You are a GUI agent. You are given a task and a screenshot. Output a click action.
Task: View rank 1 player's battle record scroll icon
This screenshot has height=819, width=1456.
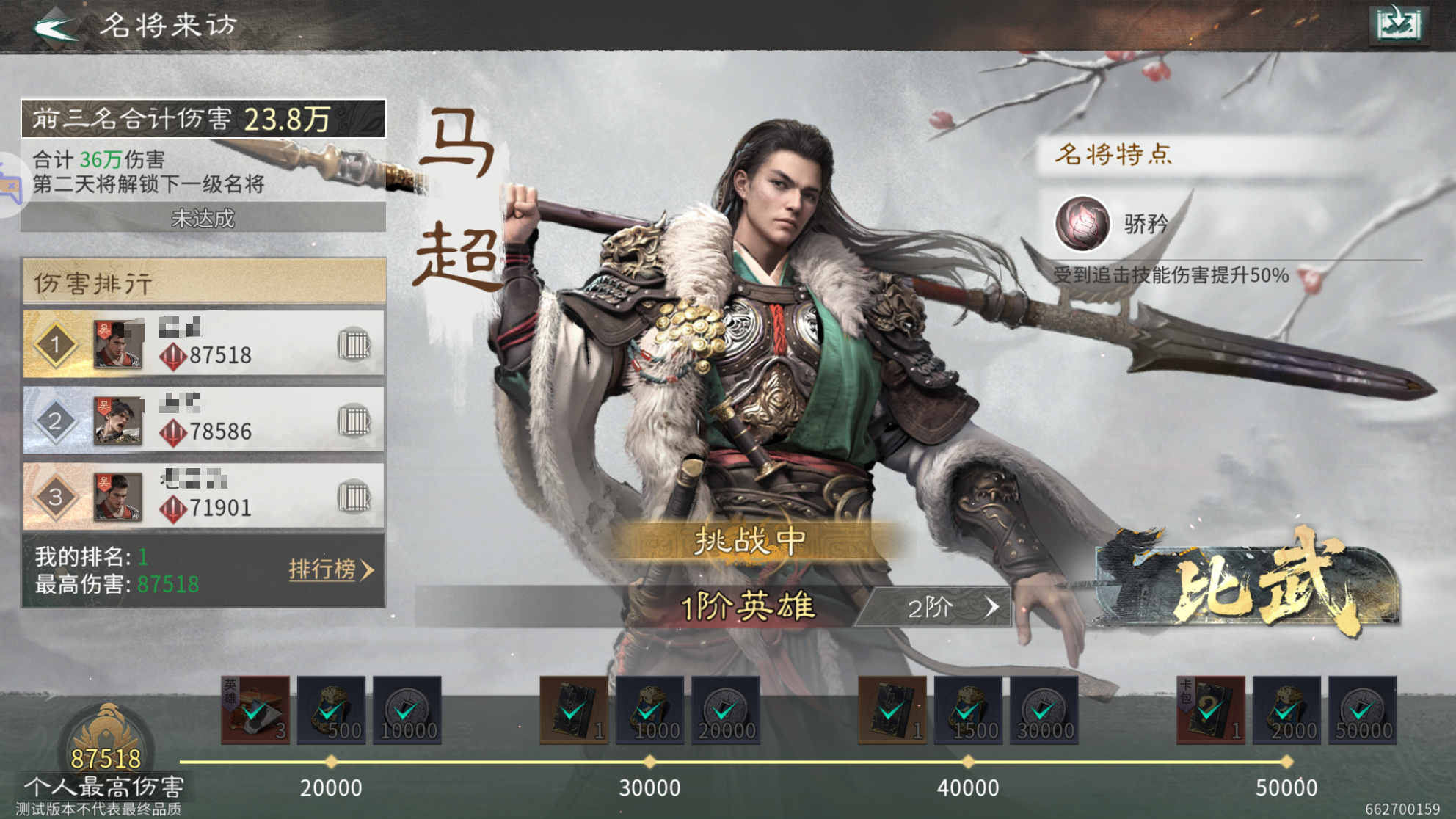point(357,343)
